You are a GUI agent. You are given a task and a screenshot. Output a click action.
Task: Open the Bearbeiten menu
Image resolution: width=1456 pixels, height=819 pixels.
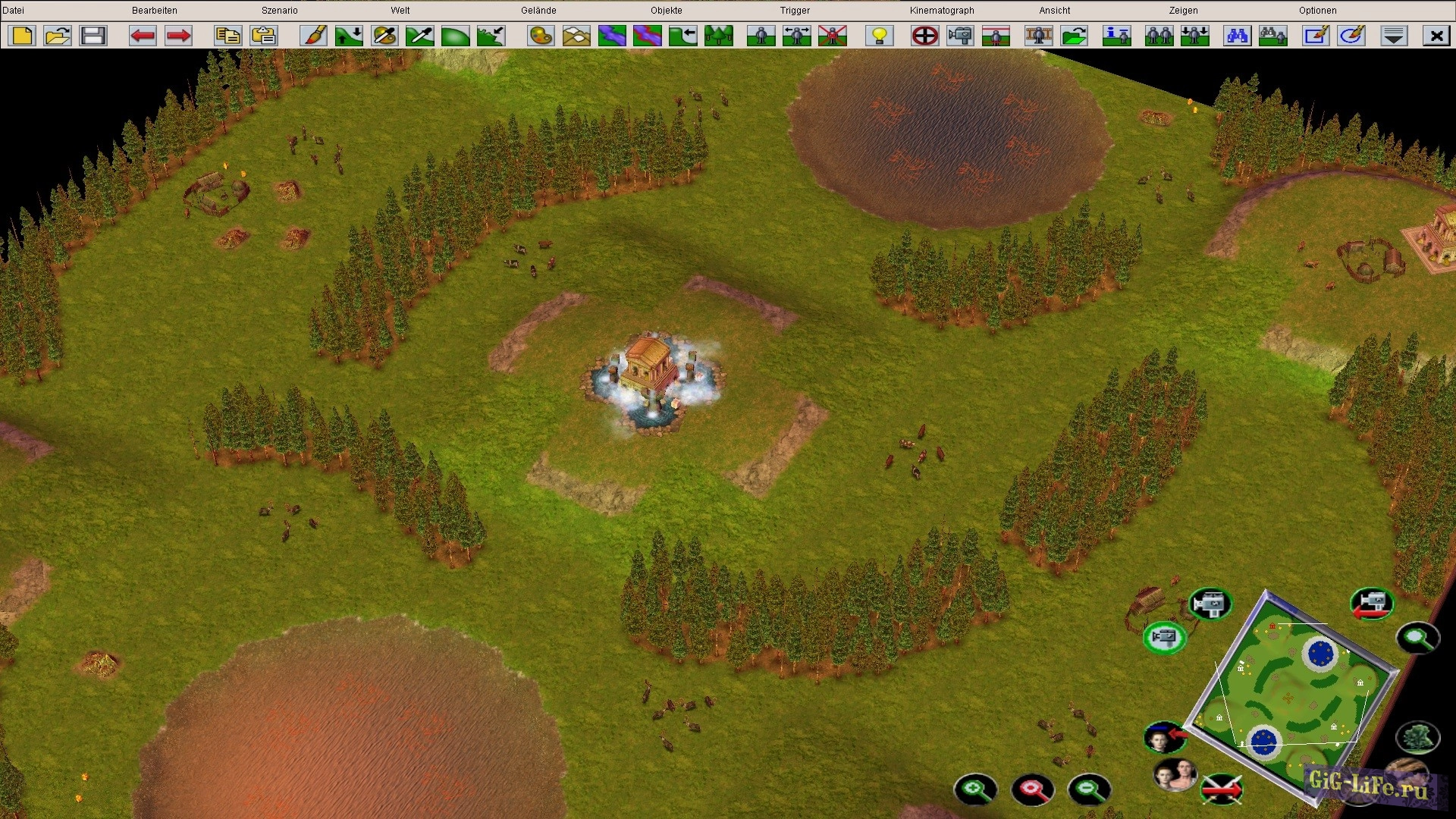click(x=154, y=11)
